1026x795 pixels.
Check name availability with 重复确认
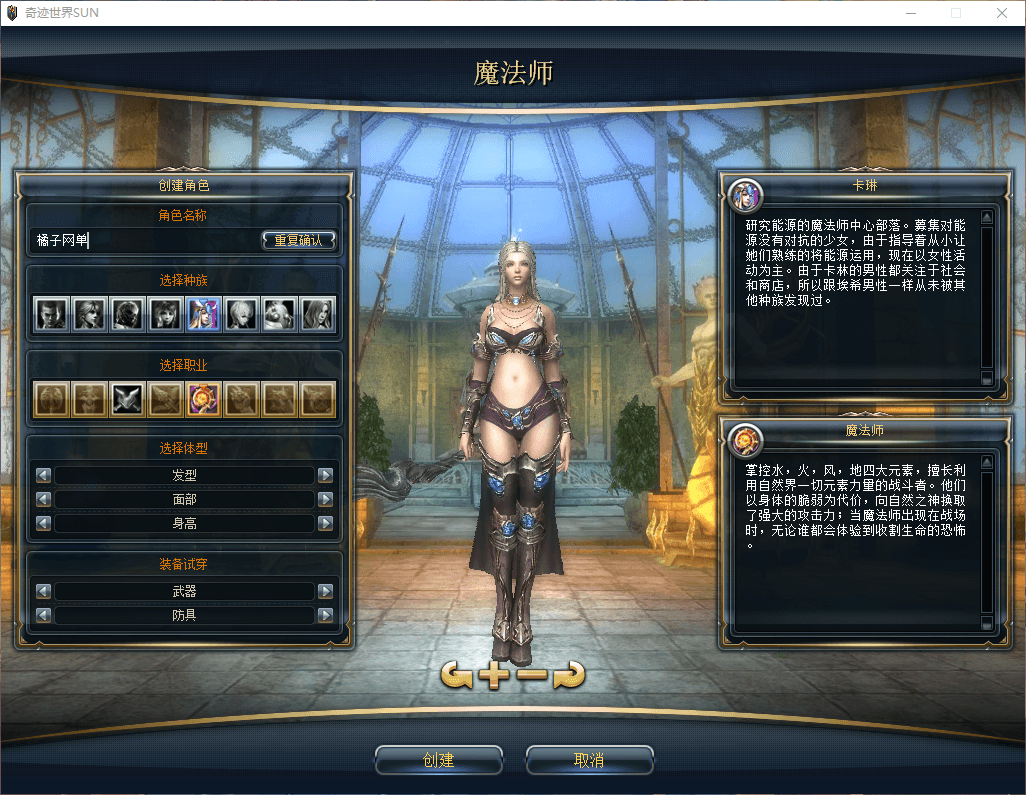click(x=299, y=240)
